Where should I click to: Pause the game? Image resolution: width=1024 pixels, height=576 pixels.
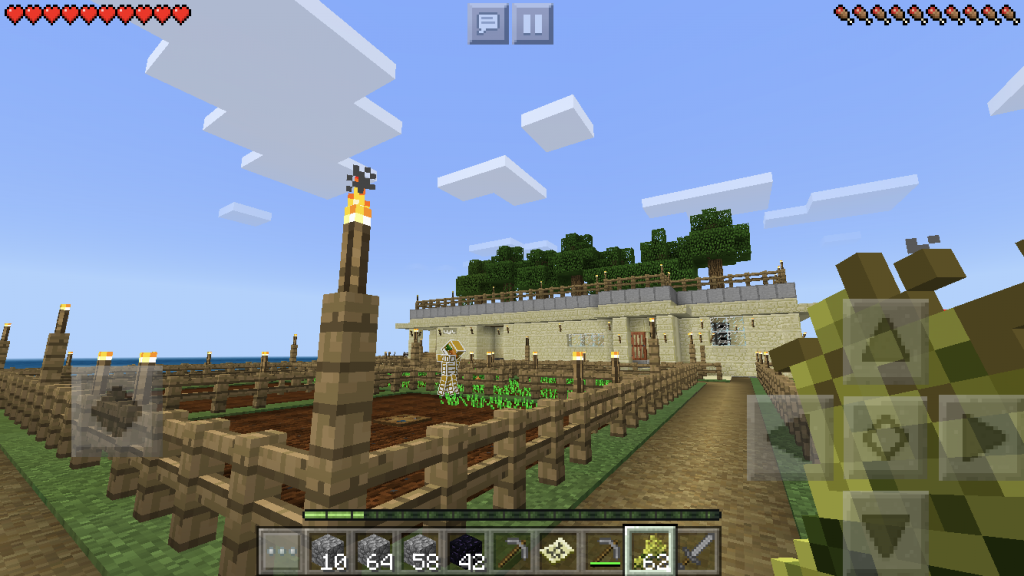click(x=533, y=24)
